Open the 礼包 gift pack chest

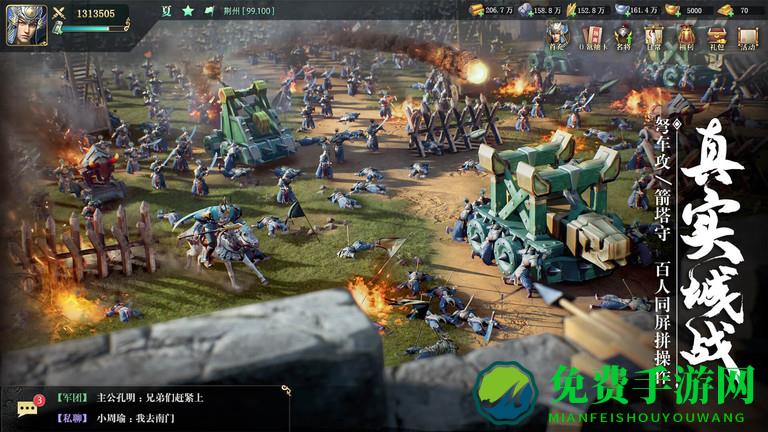click(x=717, y=37)
